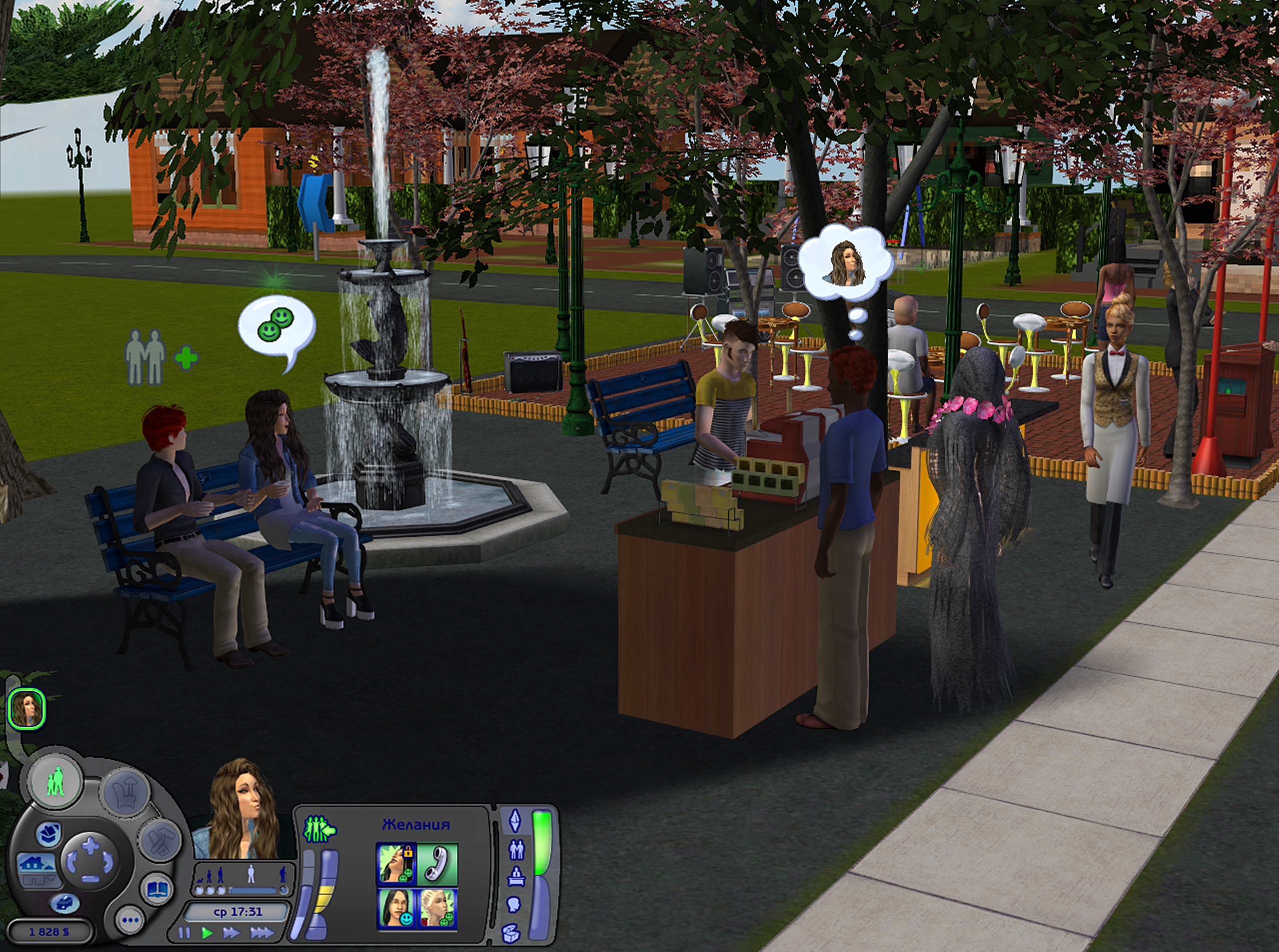The width and height of the screenshot is (1279, 952).
Task: Set game speed to normal play
Action: [207, 933]
